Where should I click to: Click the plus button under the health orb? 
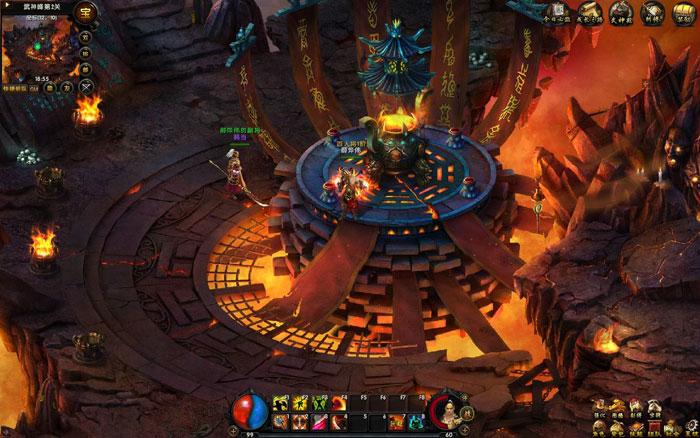click(231, 431)
